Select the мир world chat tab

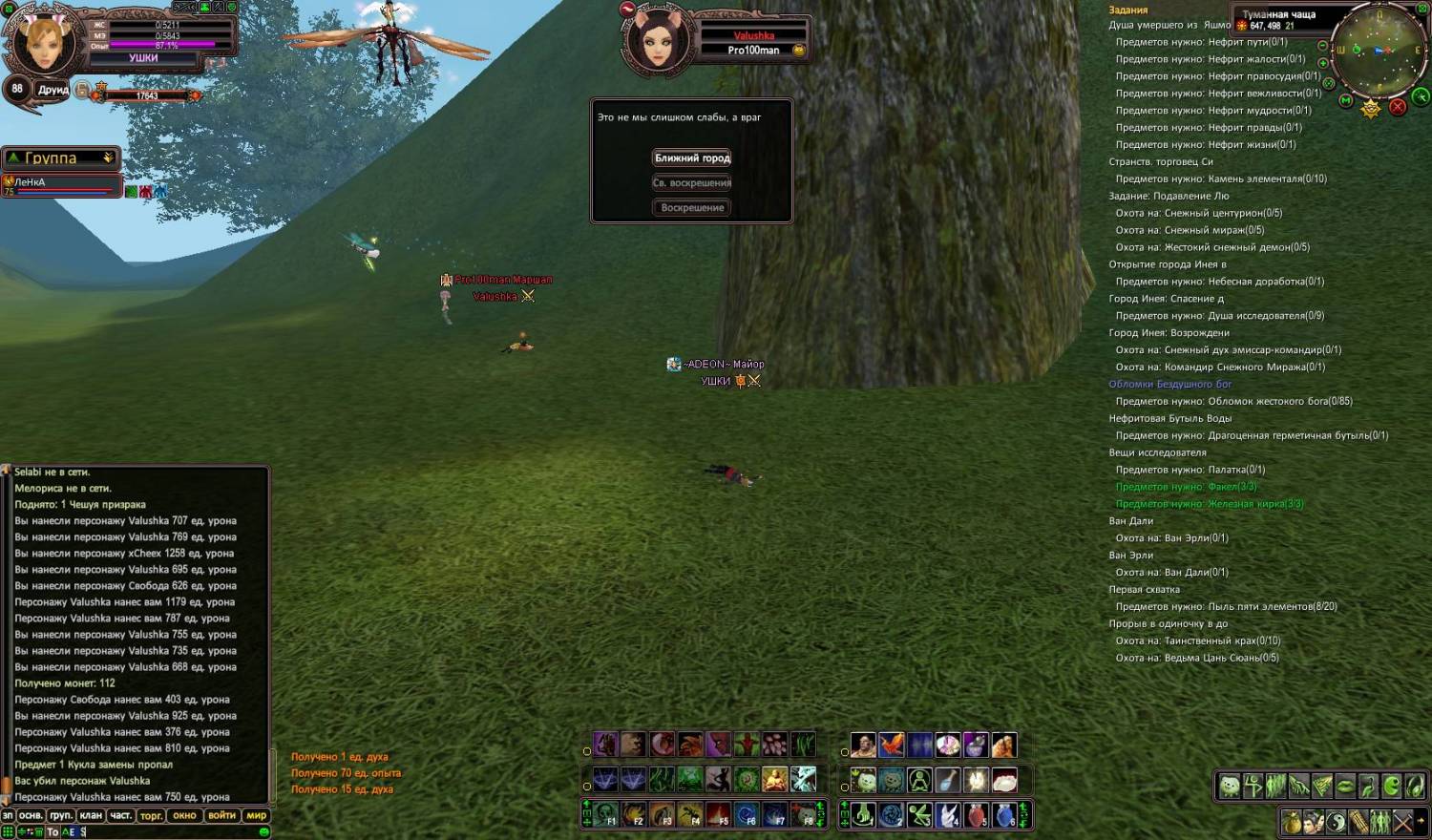257,816
